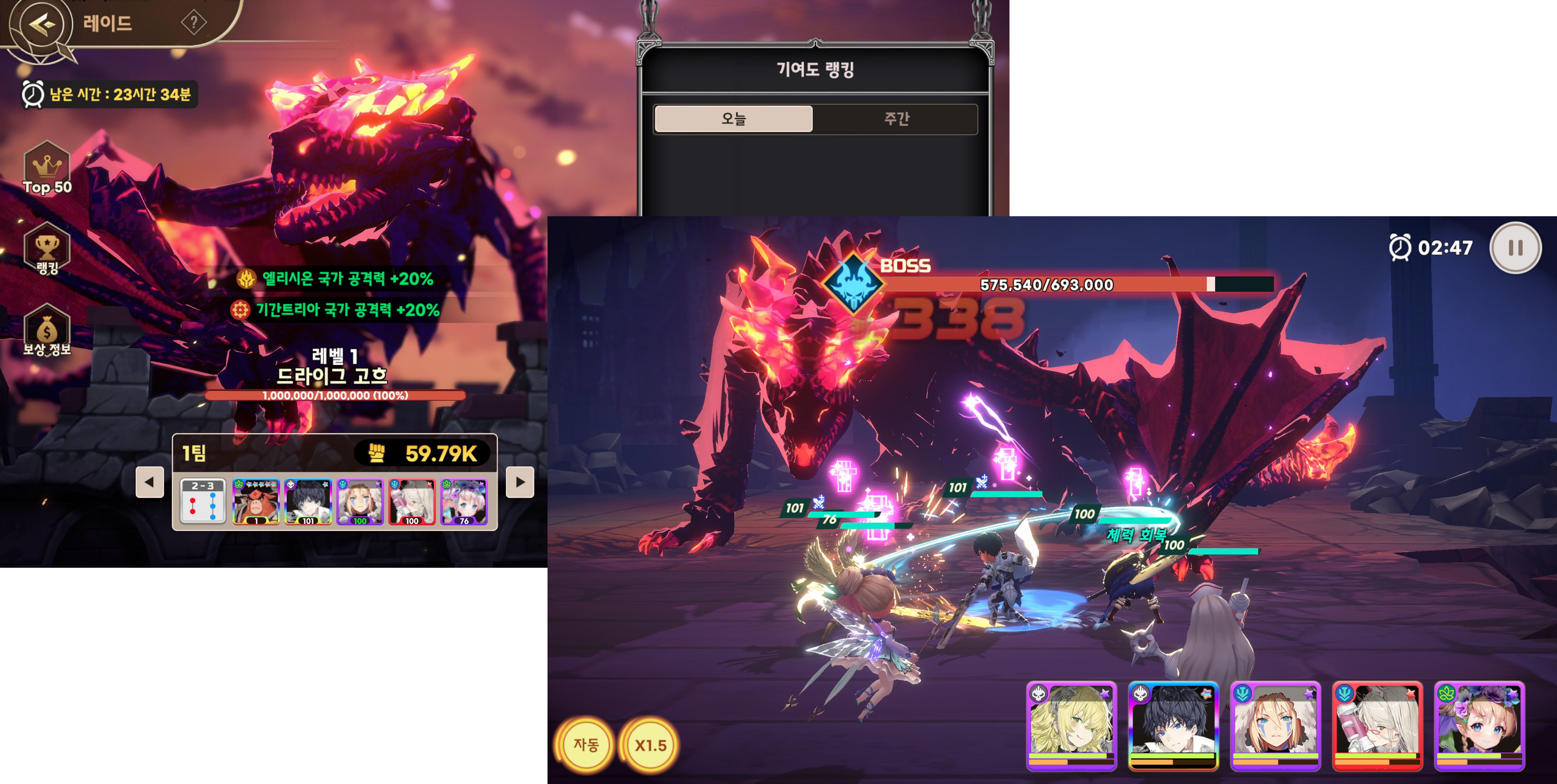Activate the blue face-paint hero's skill

click(1275, 725)
